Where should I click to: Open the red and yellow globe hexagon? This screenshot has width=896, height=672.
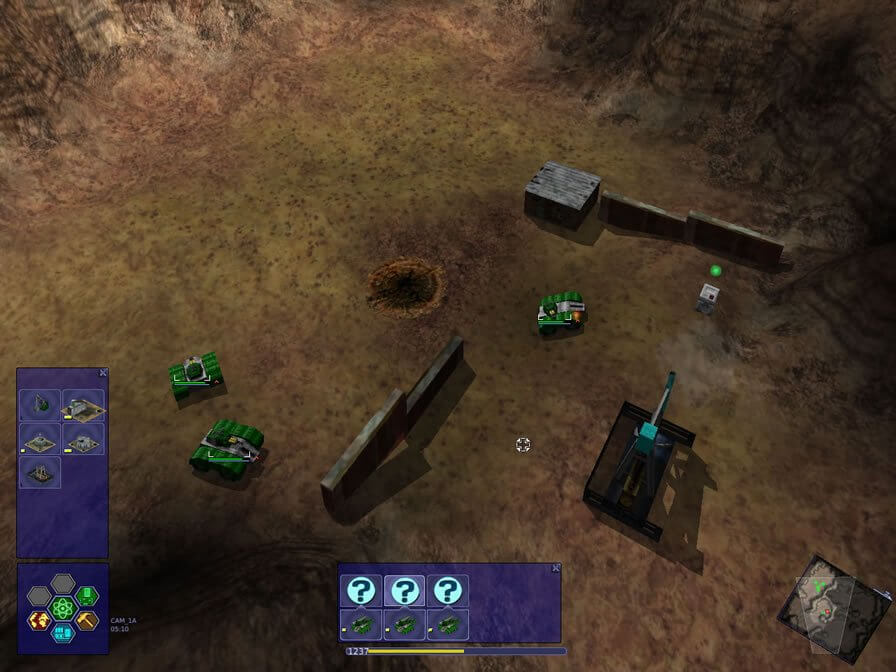[38, 620]
